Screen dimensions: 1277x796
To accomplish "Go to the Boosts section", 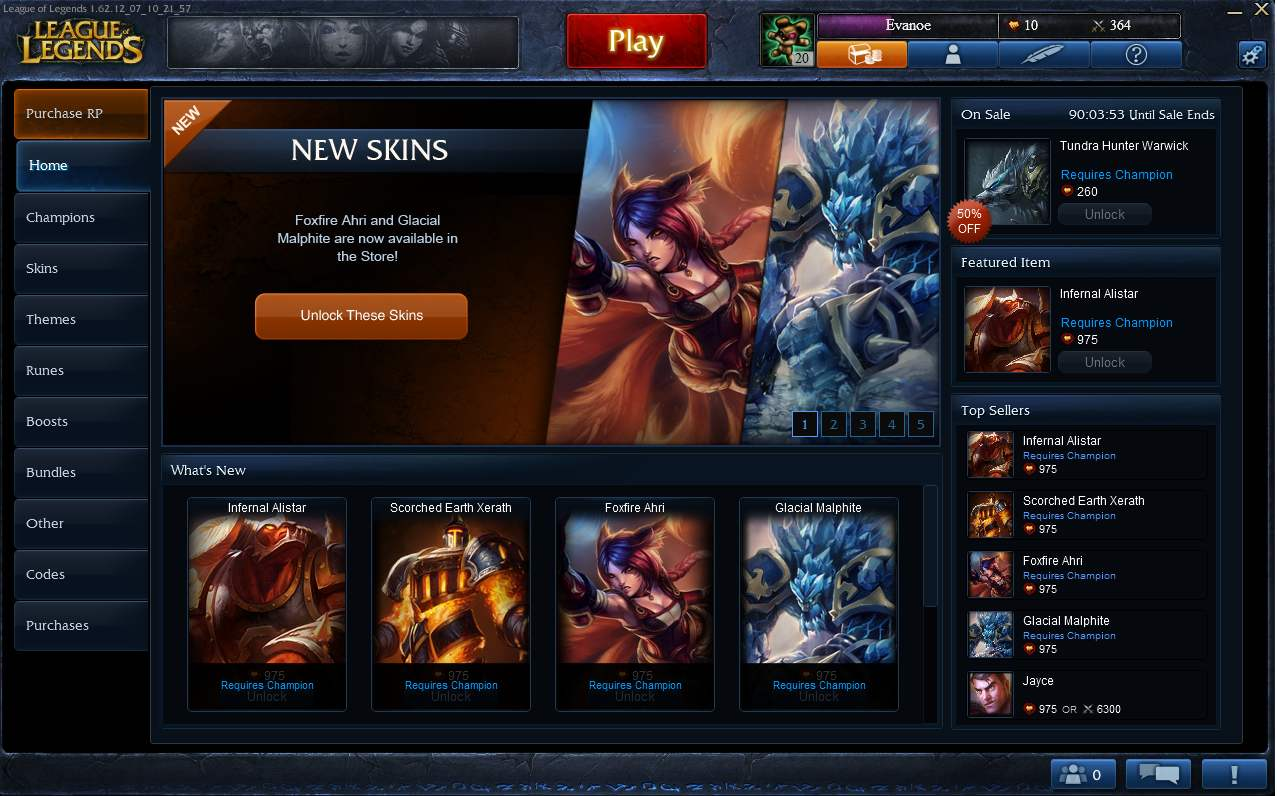I will [81, 421].
